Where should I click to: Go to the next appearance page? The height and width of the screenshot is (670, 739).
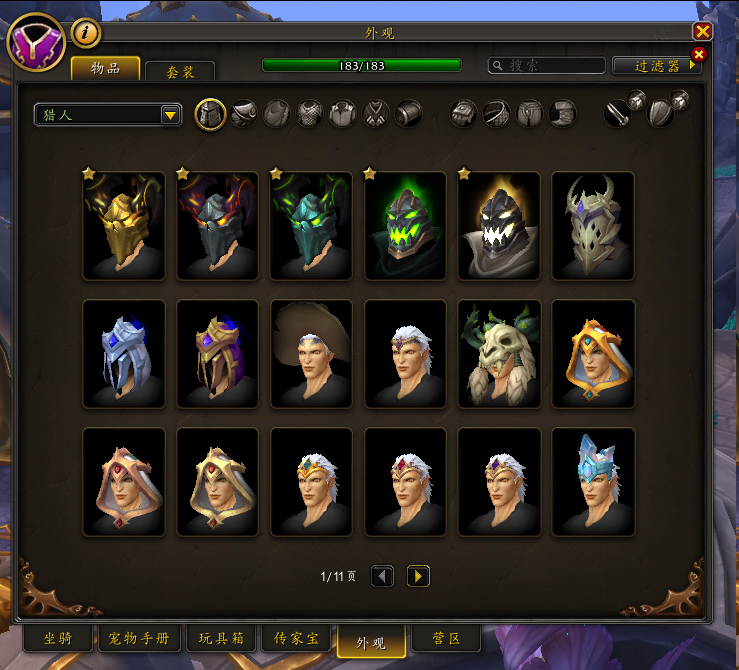(x=418, y=576)
